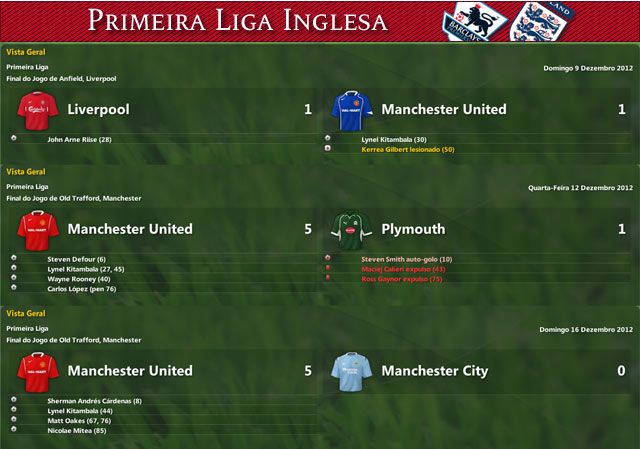640x449 pixels.
Task: Select Matt Oakes from the scorers
Action: point(79,421)
